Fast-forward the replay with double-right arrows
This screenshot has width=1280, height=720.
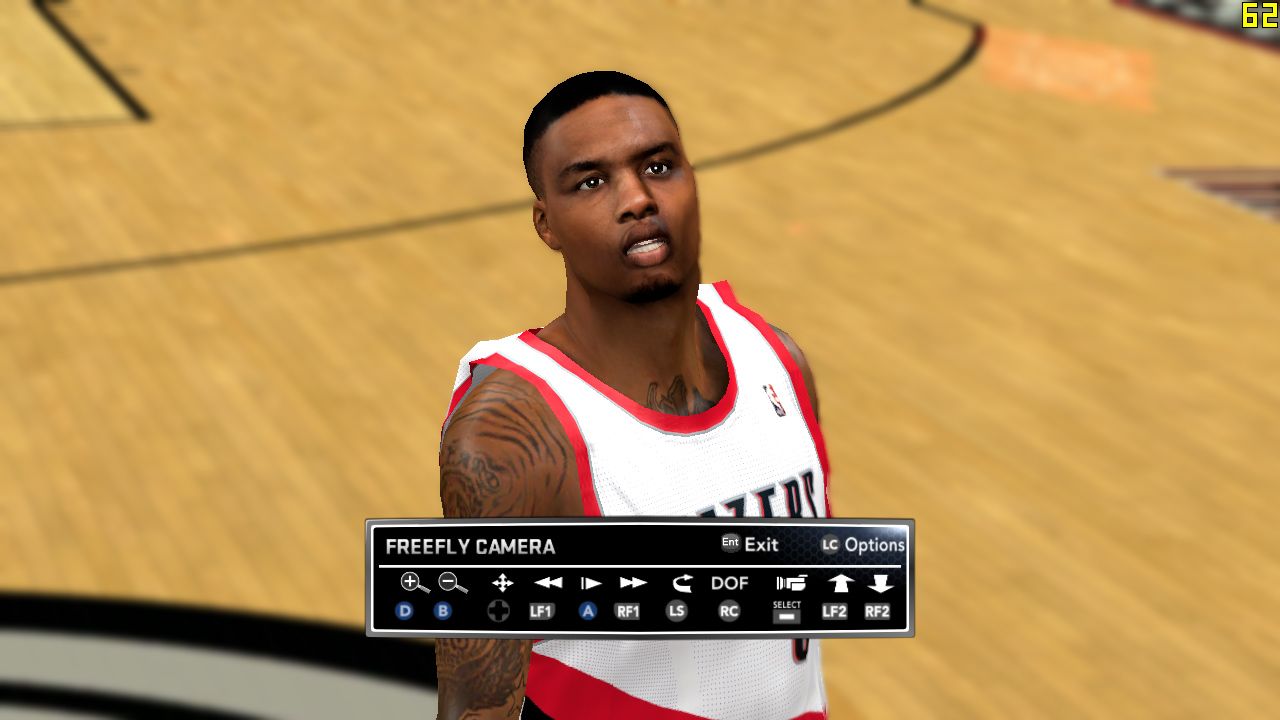[x=633, y=583]
